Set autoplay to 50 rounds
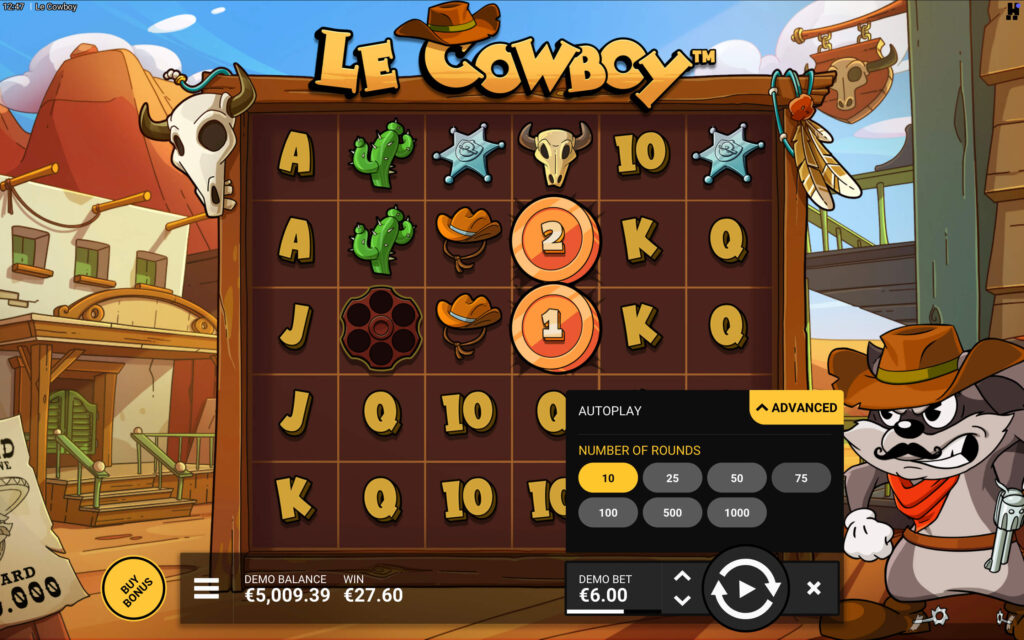The image size is (1024, 640). point(737,478)
